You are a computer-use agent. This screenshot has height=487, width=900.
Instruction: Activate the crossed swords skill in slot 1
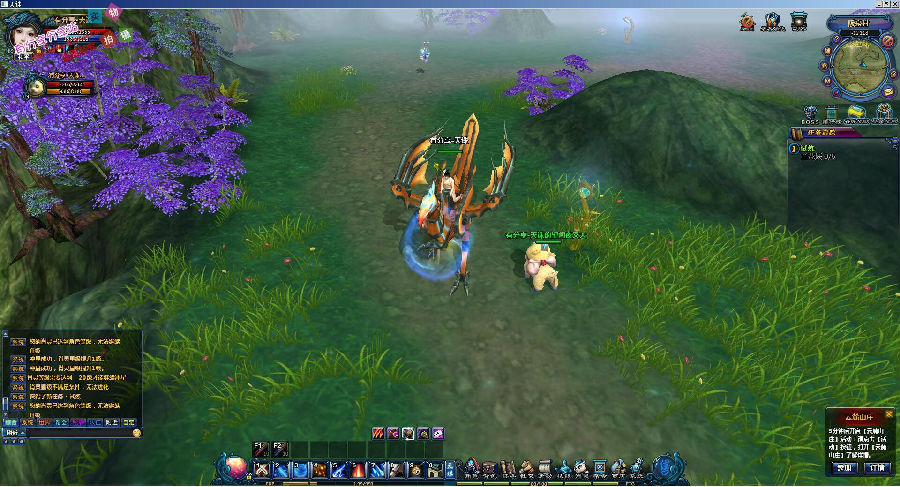(263, 469)
